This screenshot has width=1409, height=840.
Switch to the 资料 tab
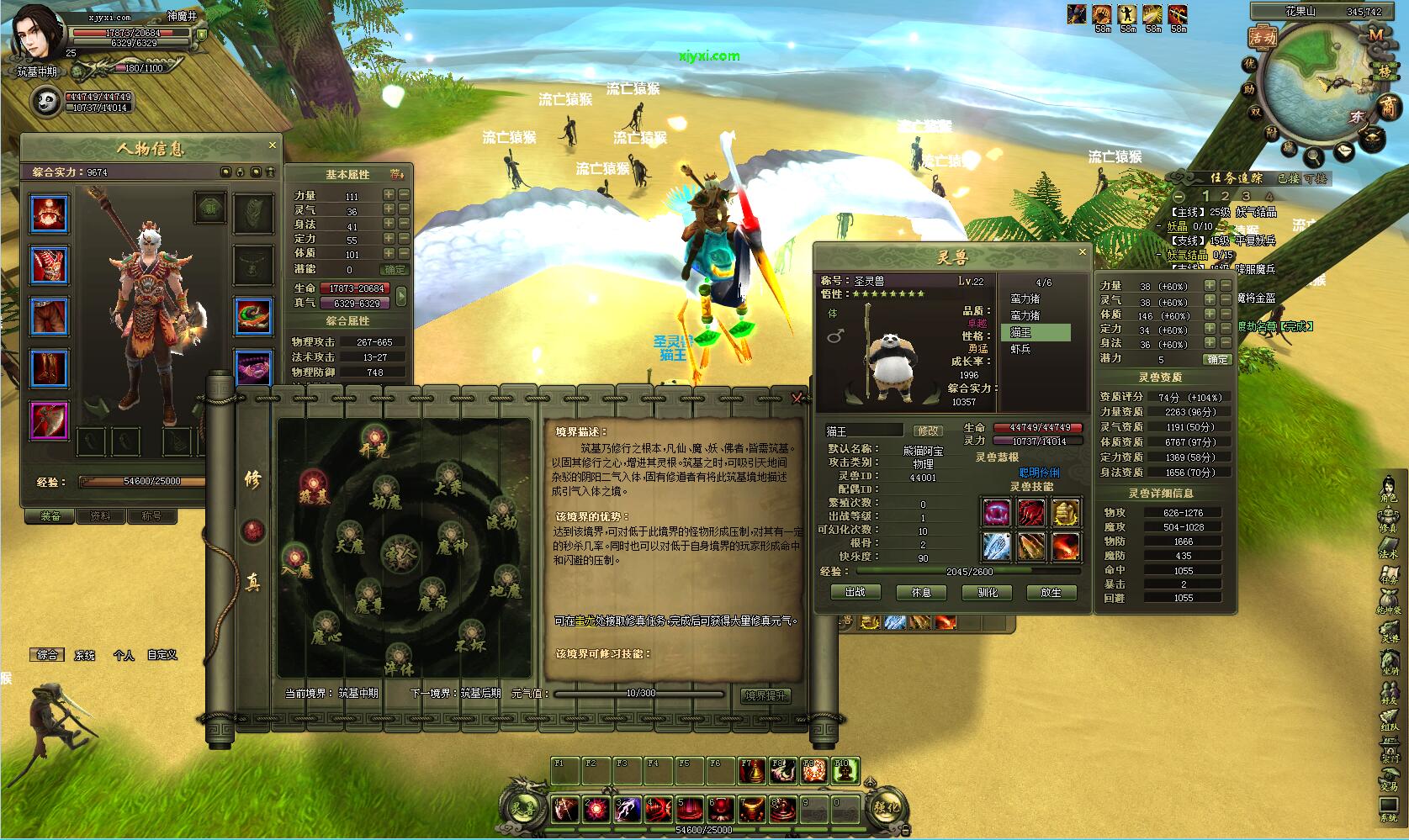tap(100, 515)
